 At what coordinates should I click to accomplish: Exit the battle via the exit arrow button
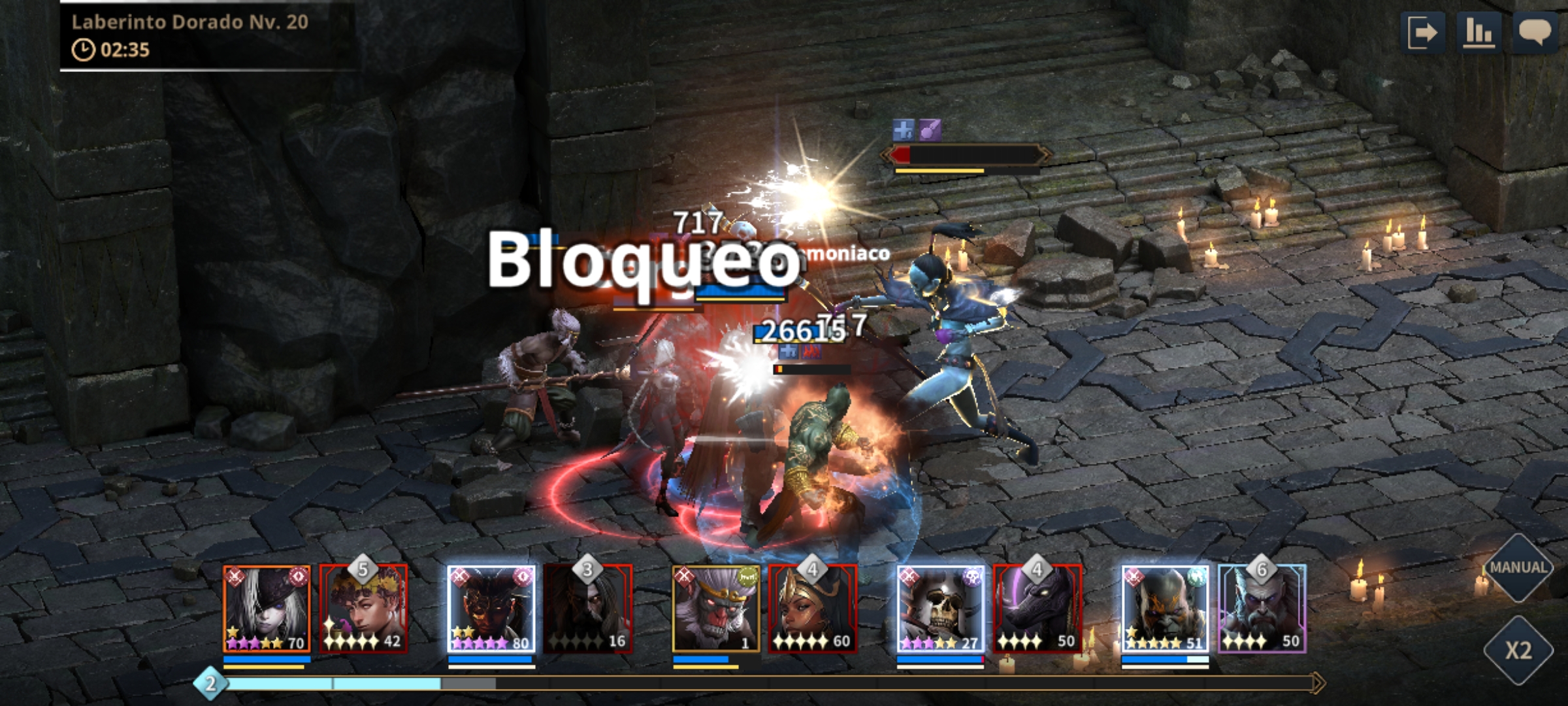click(x=1422, y=33)
